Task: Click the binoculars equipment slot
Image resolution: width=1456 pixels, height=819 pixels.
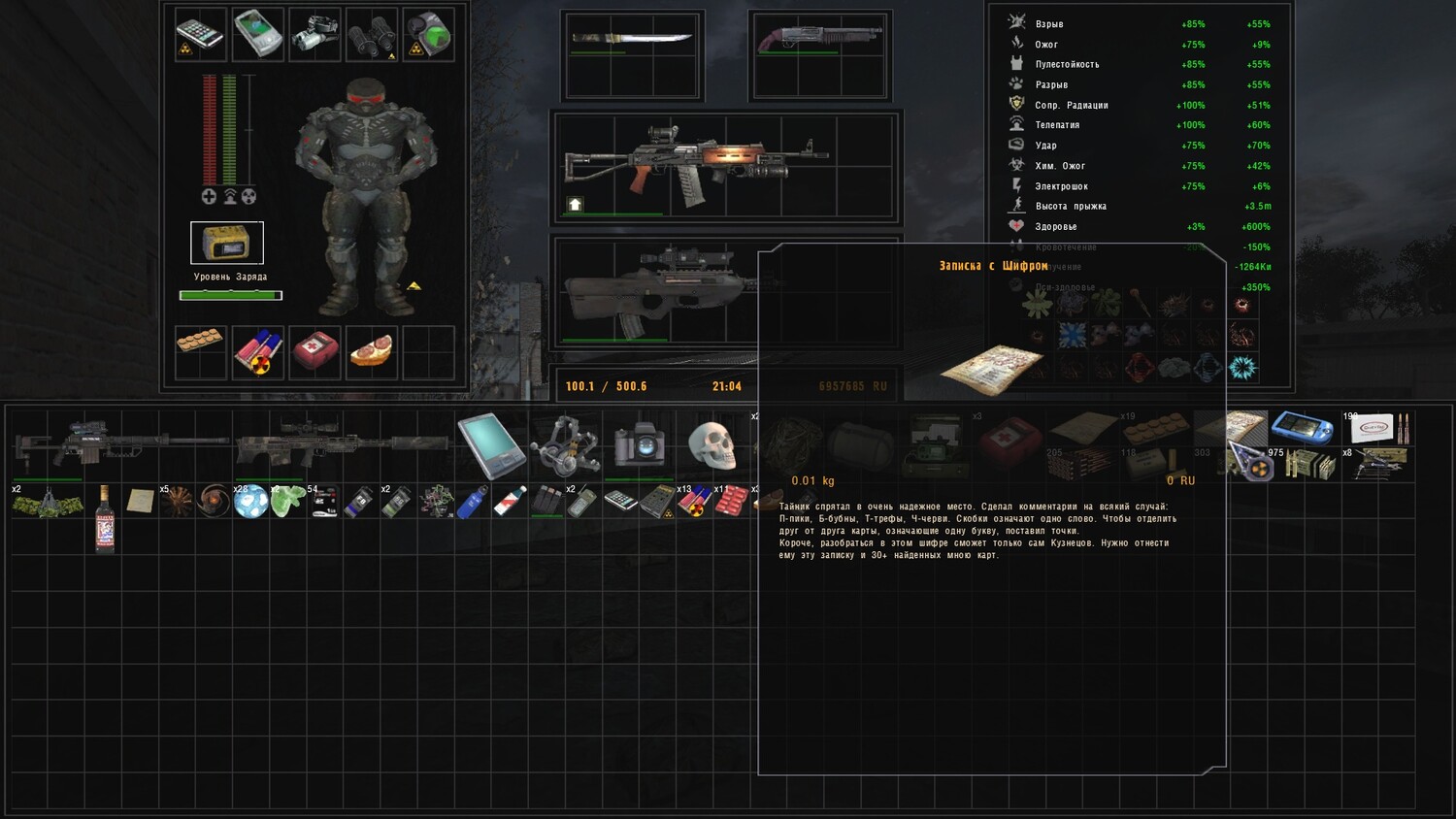Action: (372, 34)
